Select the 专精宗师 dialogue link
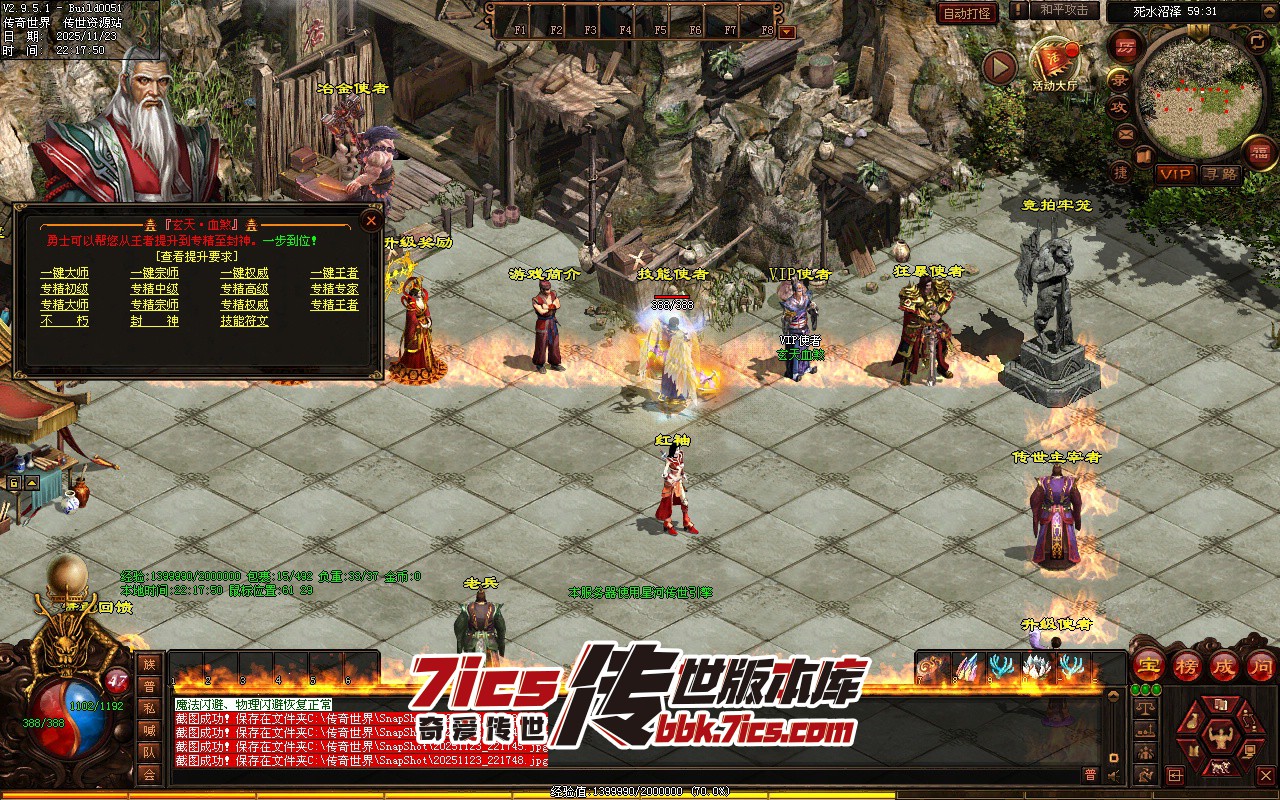1280x800 pixels. pyautogui.click(x=154, y=305)
